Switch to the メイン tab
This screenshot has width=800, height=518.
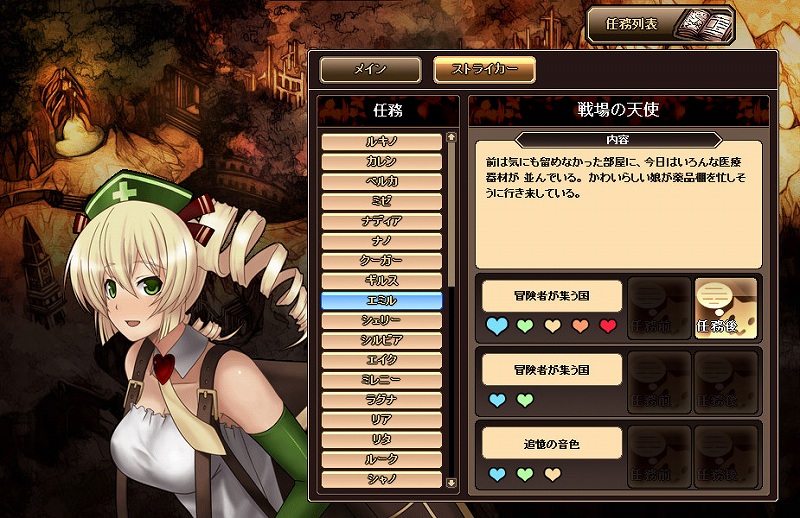click(368, 69)
